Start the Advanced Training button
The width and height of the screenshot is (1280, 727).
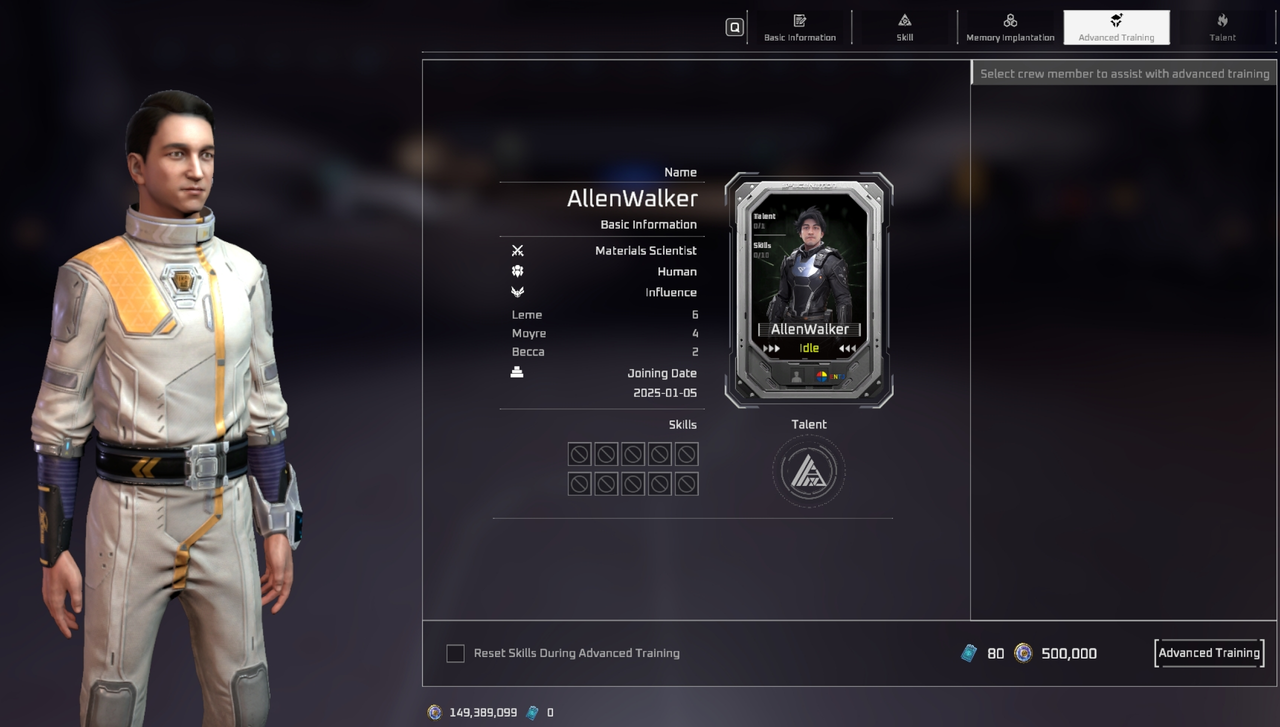[1209, 653]
